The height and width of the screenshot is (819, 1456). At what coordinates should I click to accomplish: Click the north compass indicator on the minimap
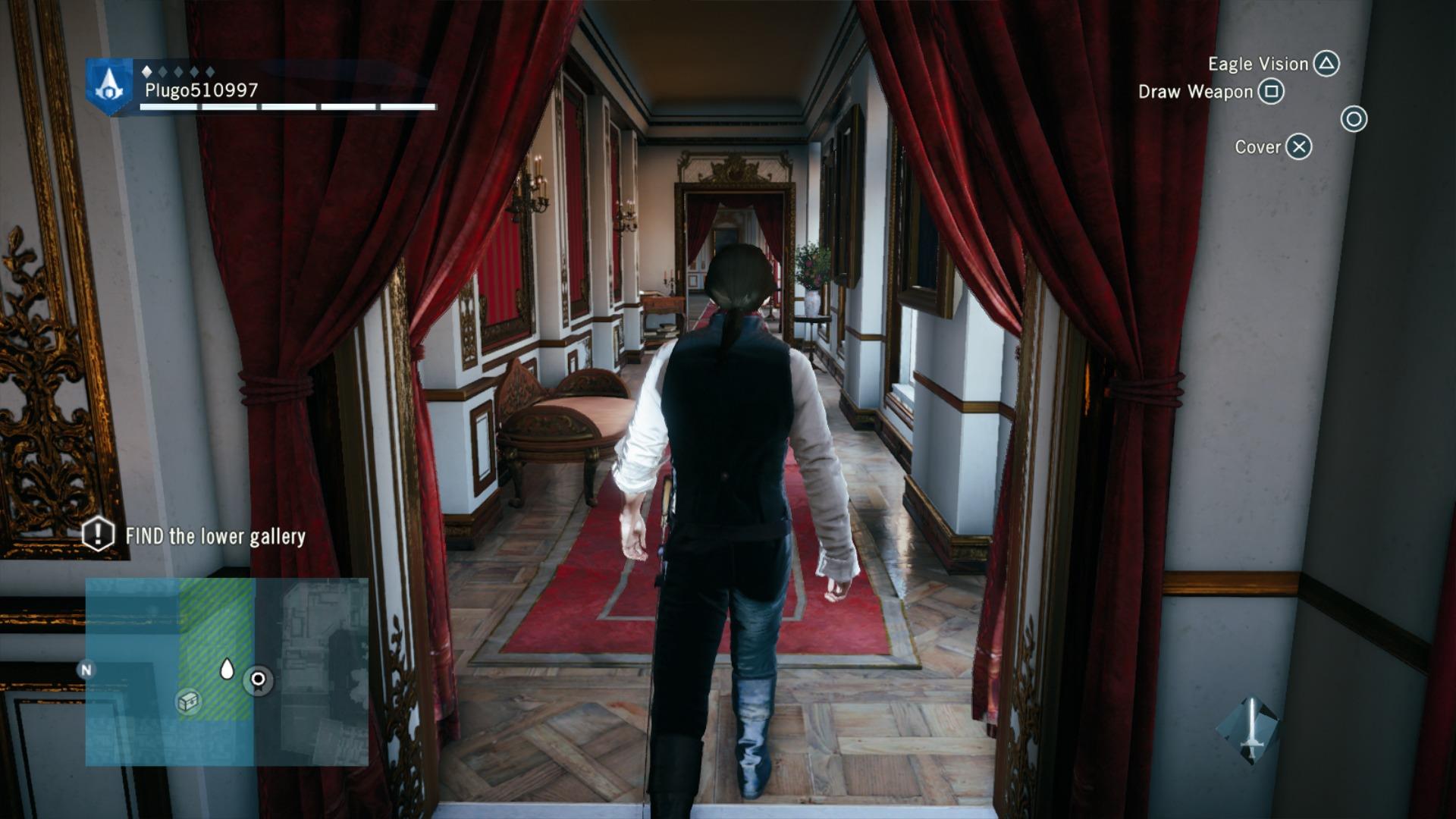coord(86,670)
